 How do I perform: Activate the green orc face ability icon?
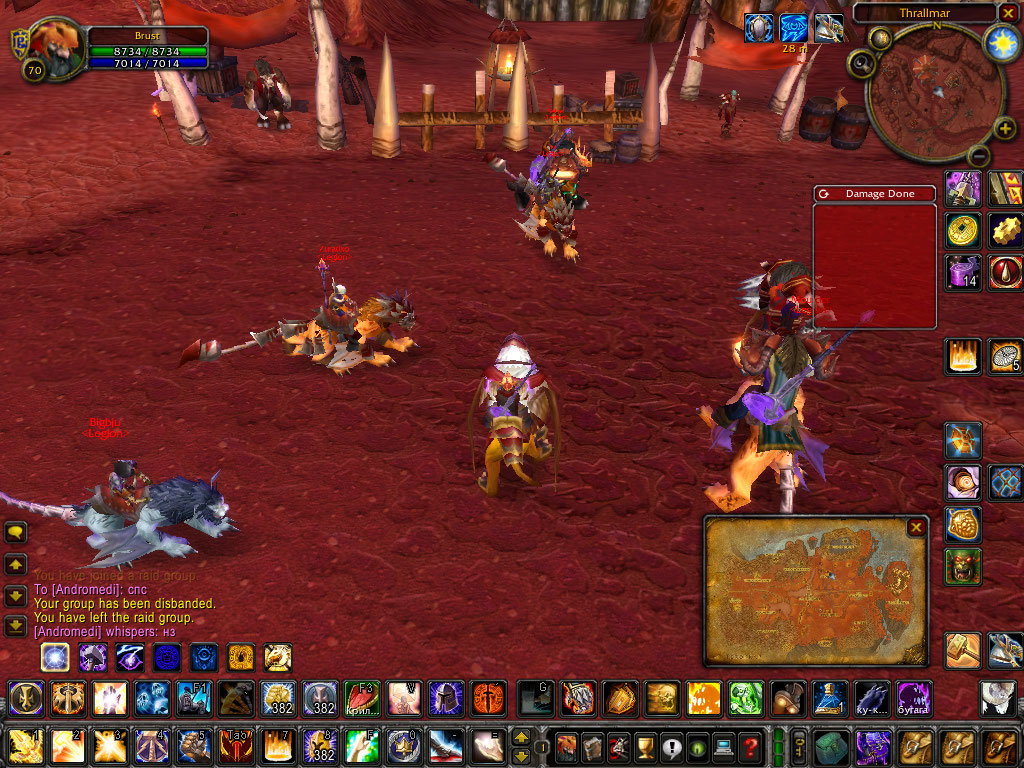point(963,567)
